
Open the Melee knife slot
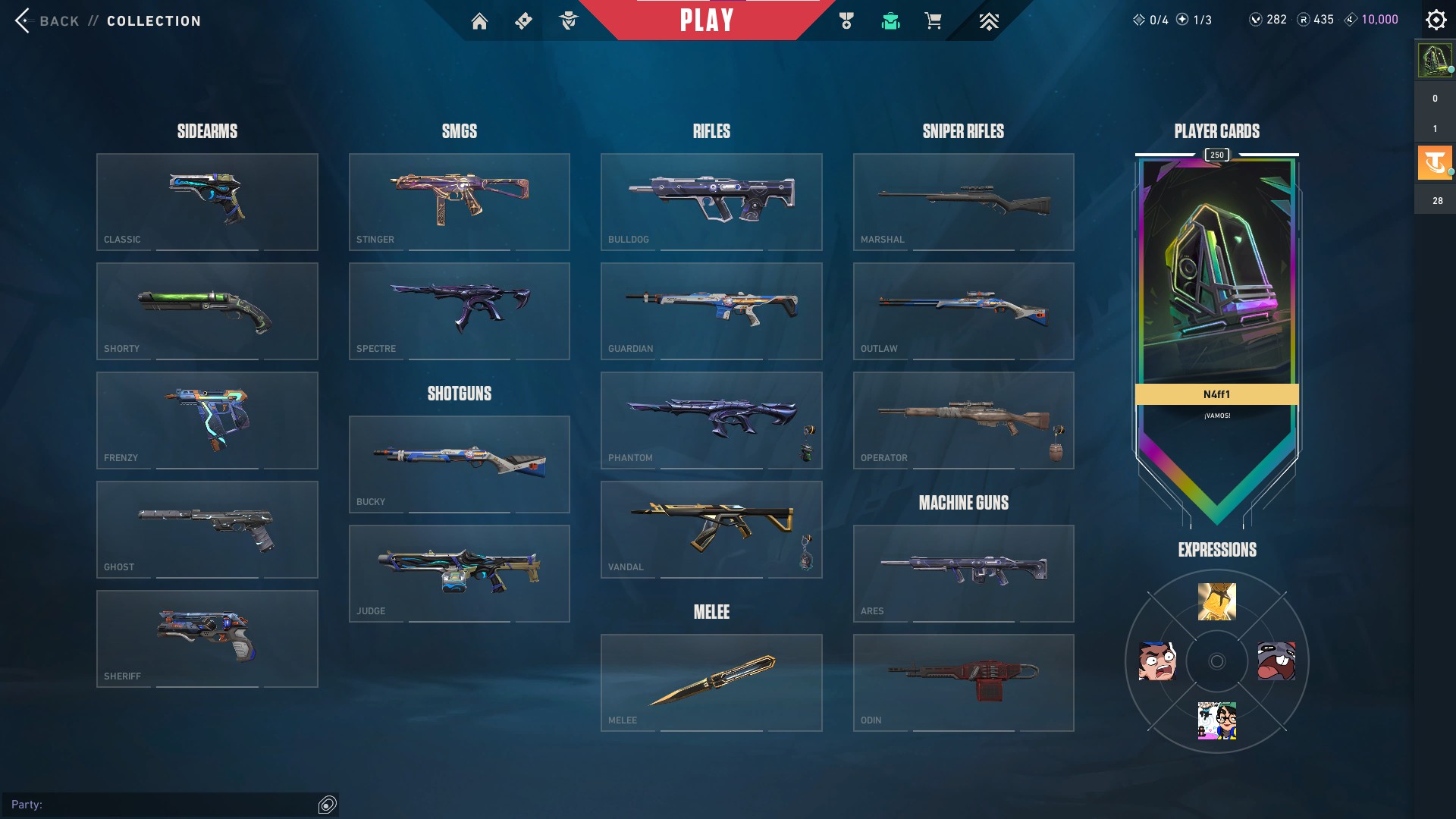tap(711, 682)
